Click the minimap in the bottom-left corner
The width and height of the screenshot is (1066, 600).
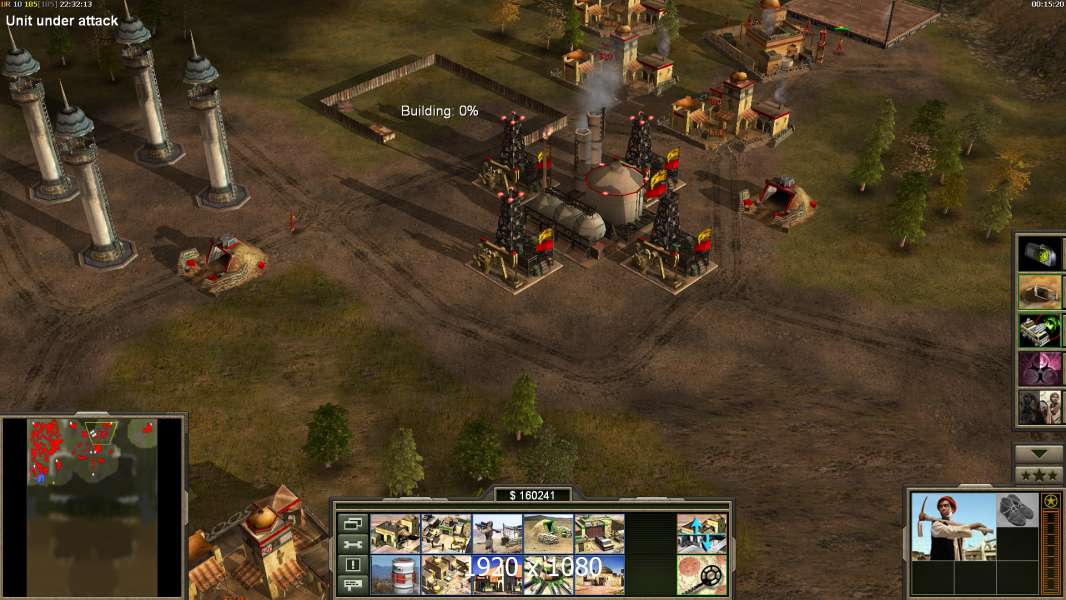click(x=93, y=505)
